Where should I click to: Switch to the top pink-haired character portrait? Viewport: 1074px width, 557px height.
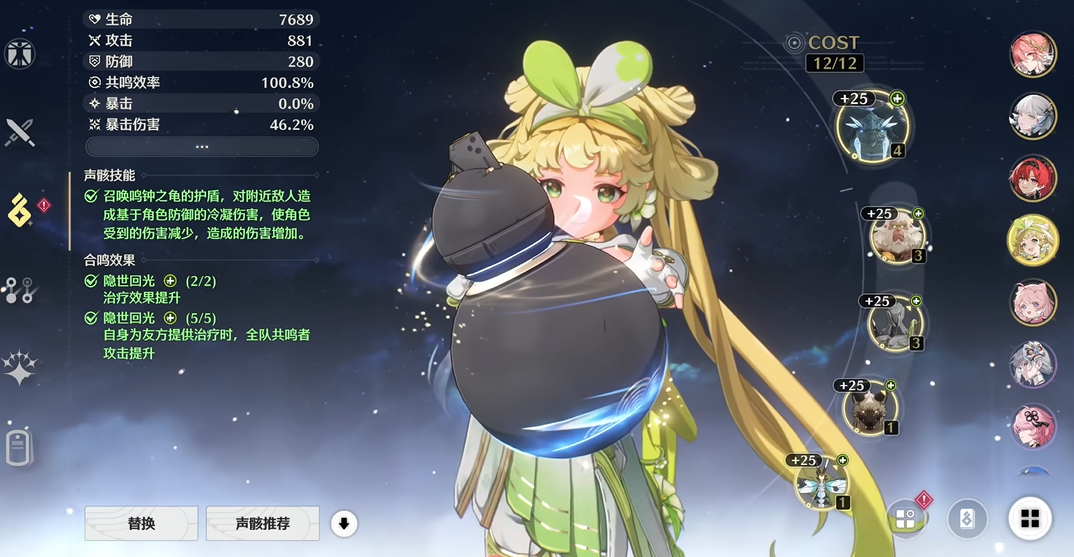click(x=1032, y=56)
